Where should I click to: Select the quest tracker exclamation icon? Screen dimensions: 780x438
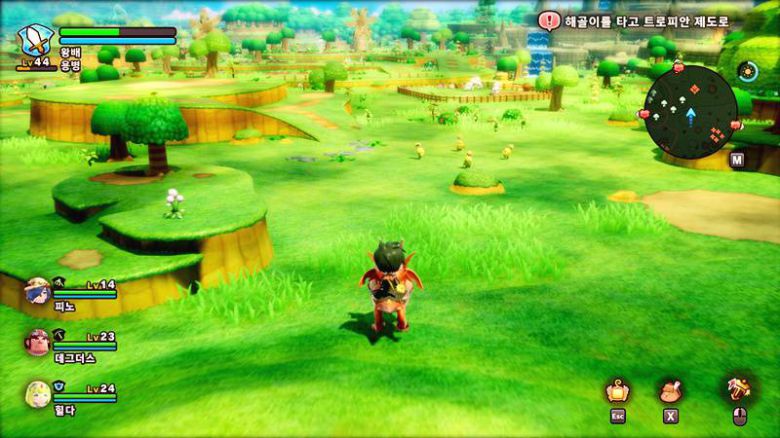(x=550, y=20)
